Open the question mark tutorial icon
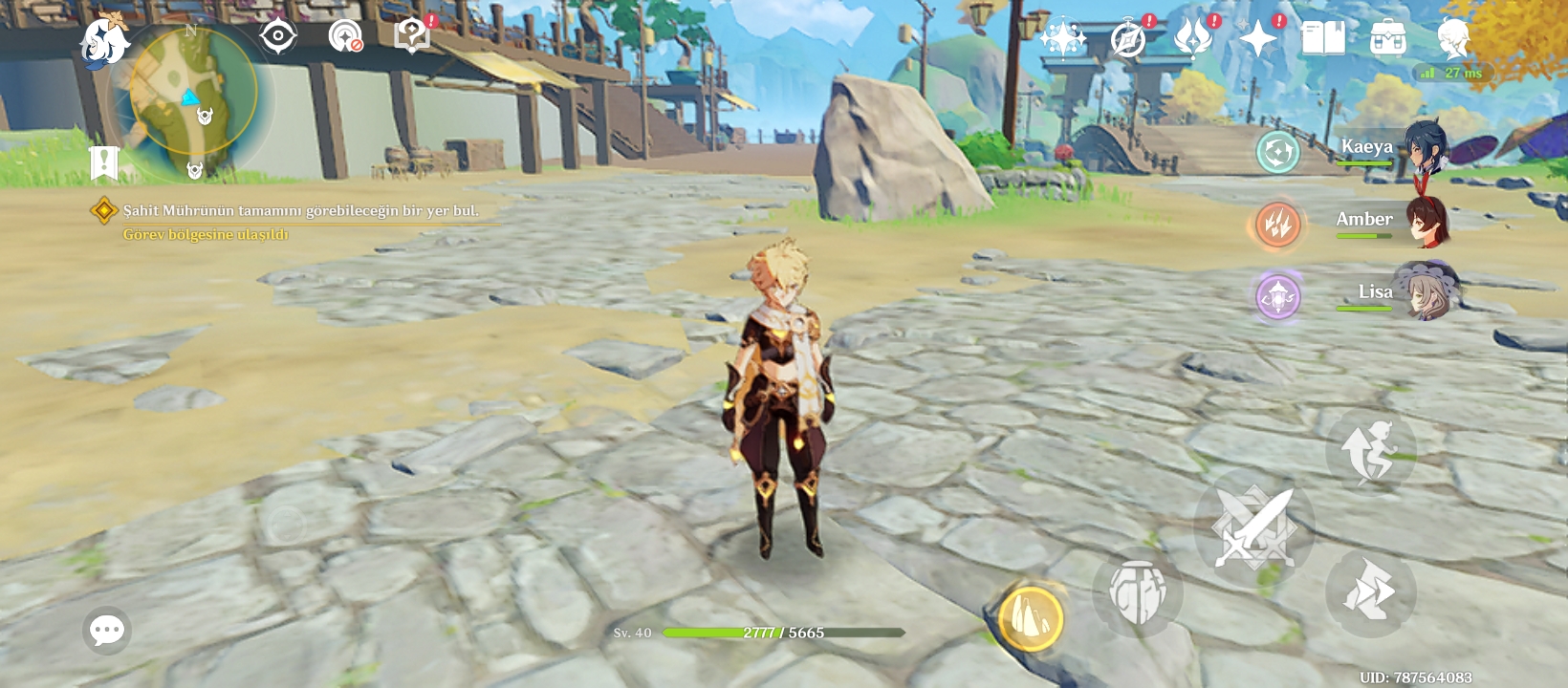Viewport: 1568px width, 688px height. [412, 36]
